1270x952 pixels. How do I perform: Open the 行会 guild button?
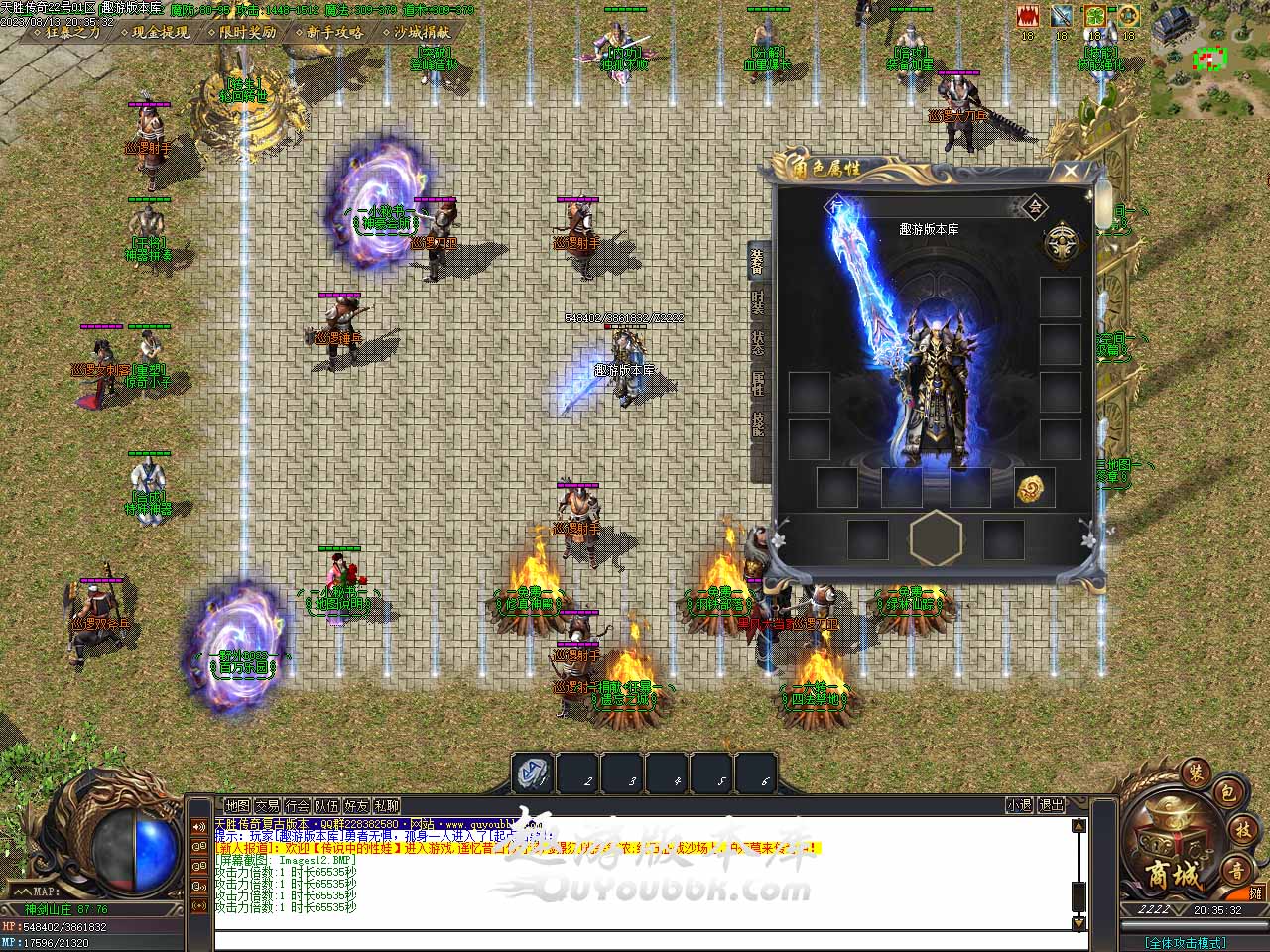pyautogui.click(x=297, y=806)
